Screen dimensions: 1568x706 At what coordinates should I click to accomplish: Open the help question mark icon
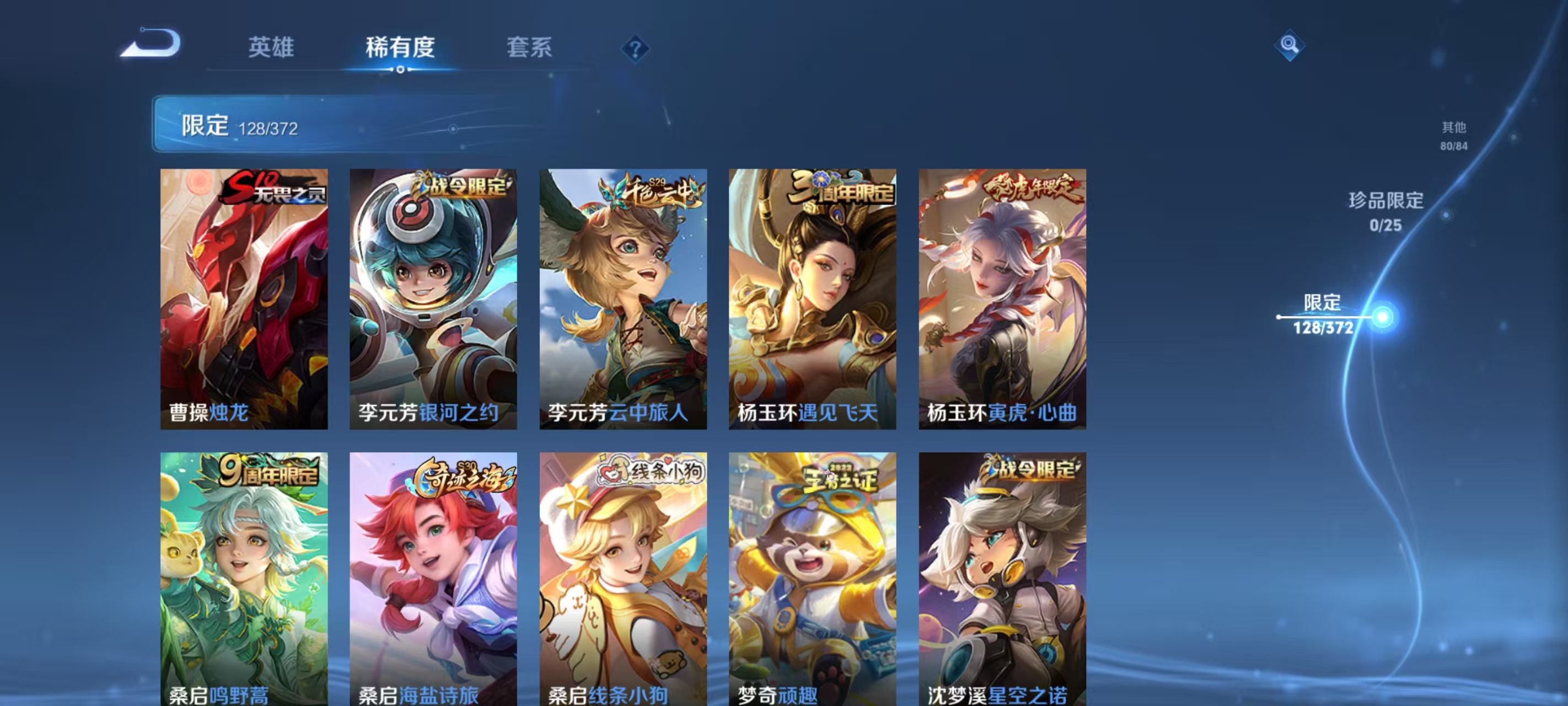[636, 49]
